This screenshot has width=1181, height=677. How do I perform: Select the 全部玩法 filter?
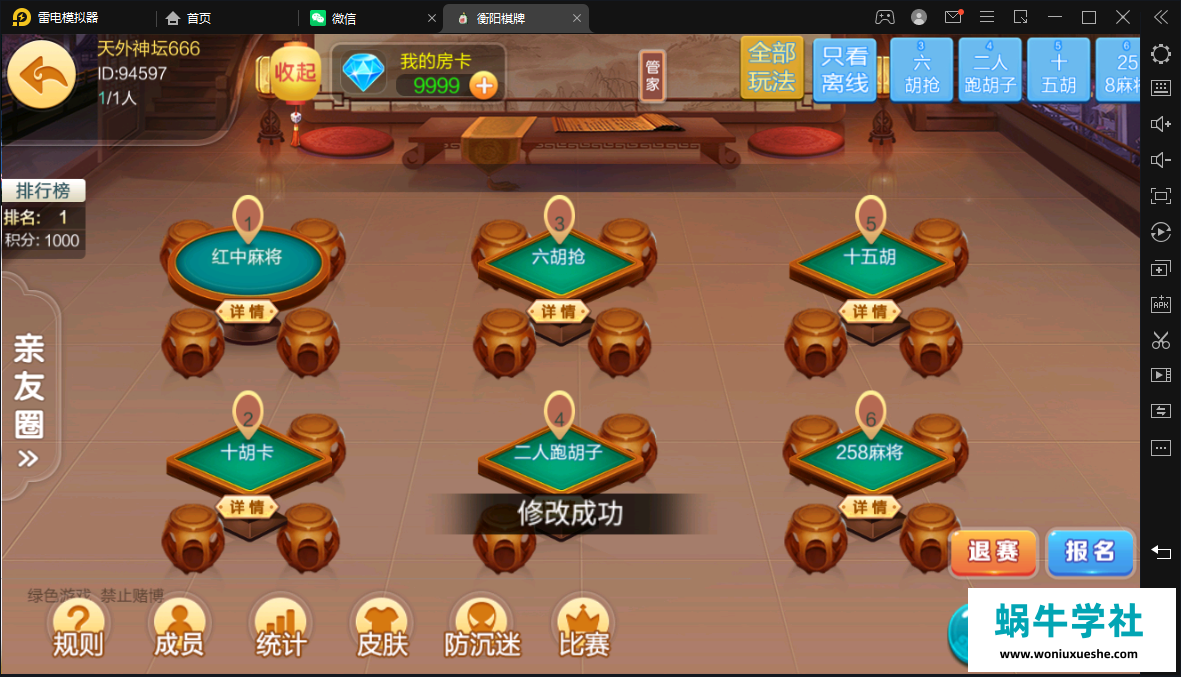pos(771,68)
